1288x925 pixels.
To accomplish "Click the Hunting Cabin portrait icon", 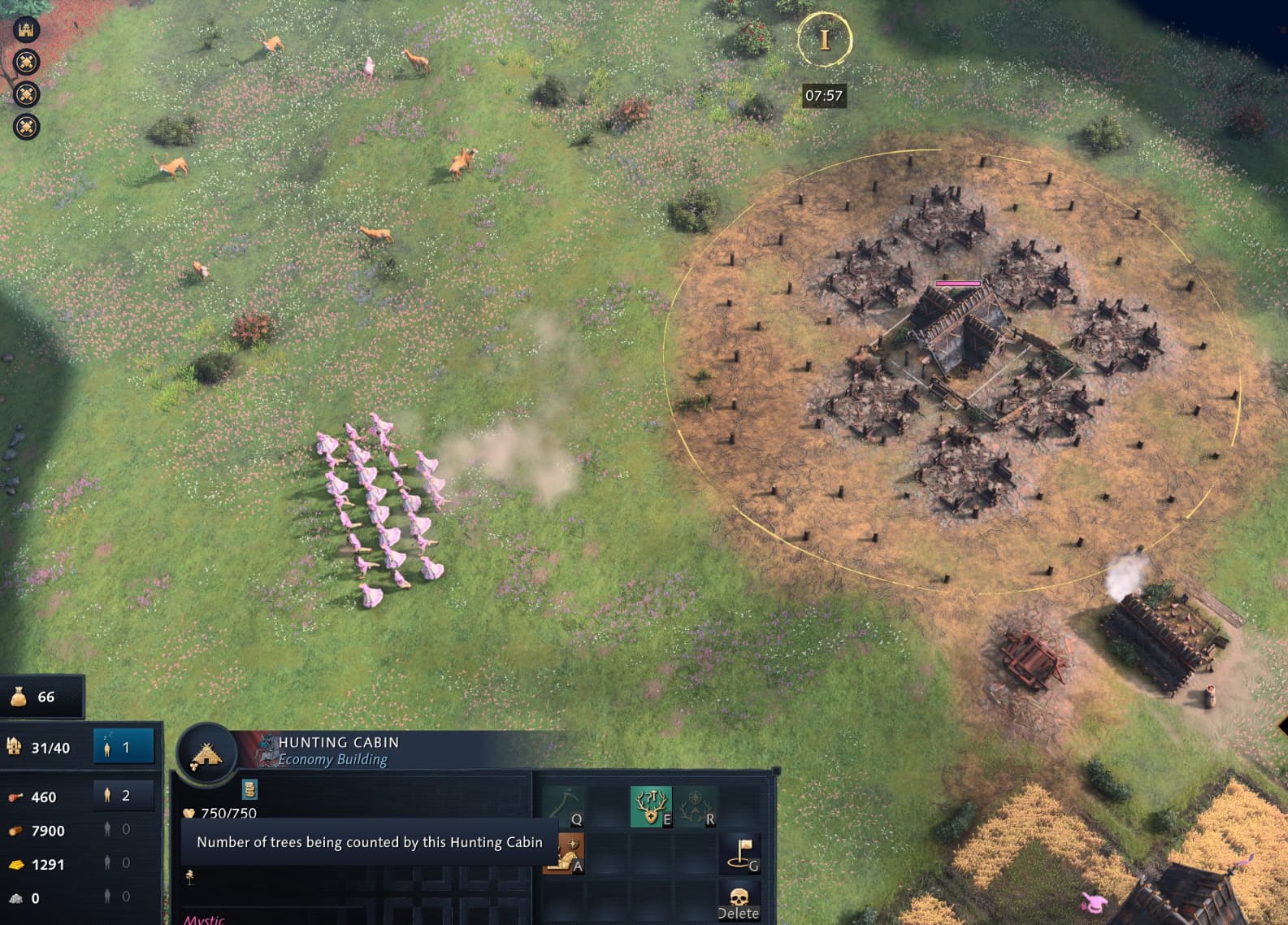I will pos(206,755).
